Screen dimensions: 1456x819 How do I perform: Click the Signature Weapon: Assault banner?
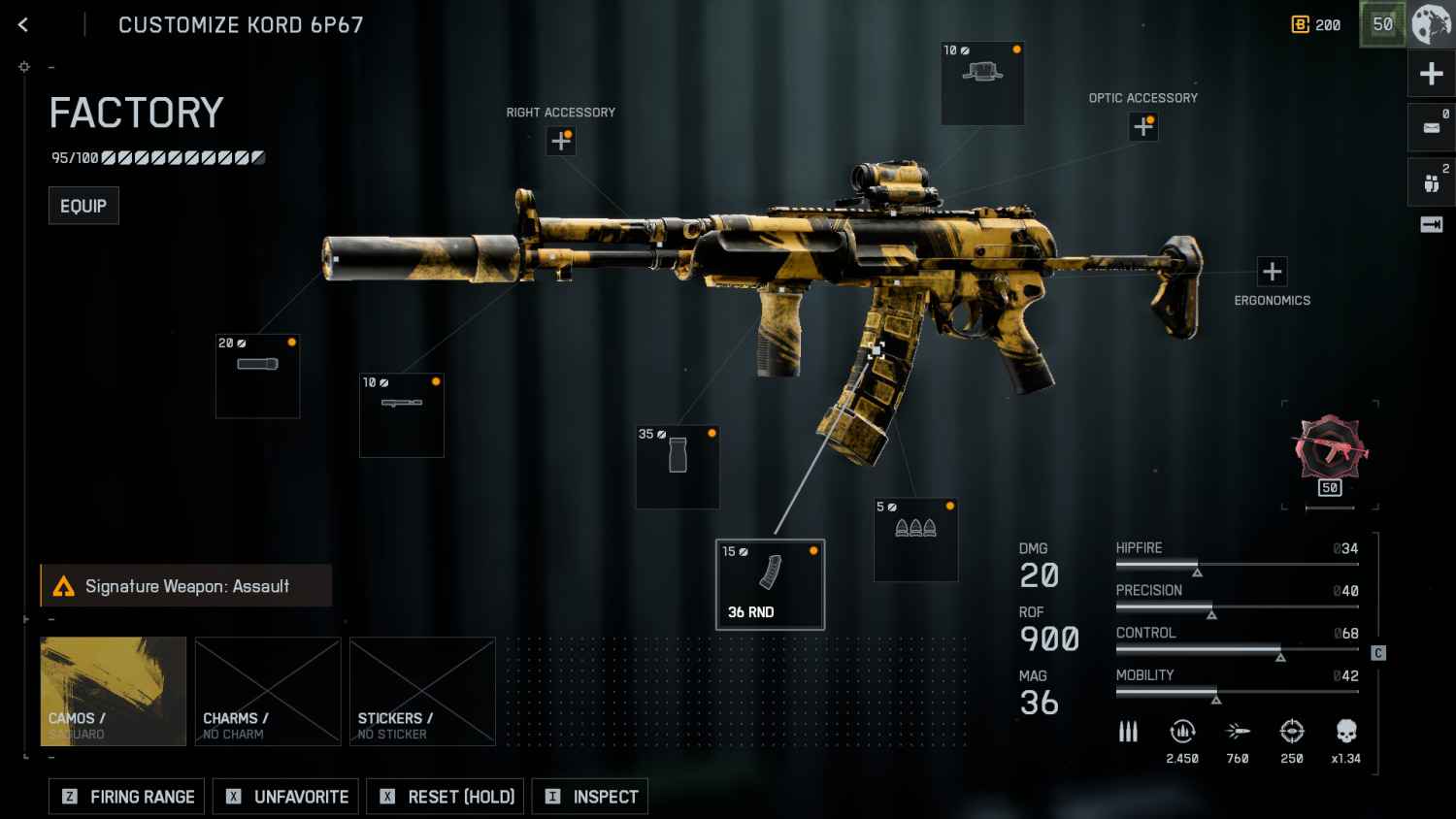pyautogui.click(x=184, y=585)
